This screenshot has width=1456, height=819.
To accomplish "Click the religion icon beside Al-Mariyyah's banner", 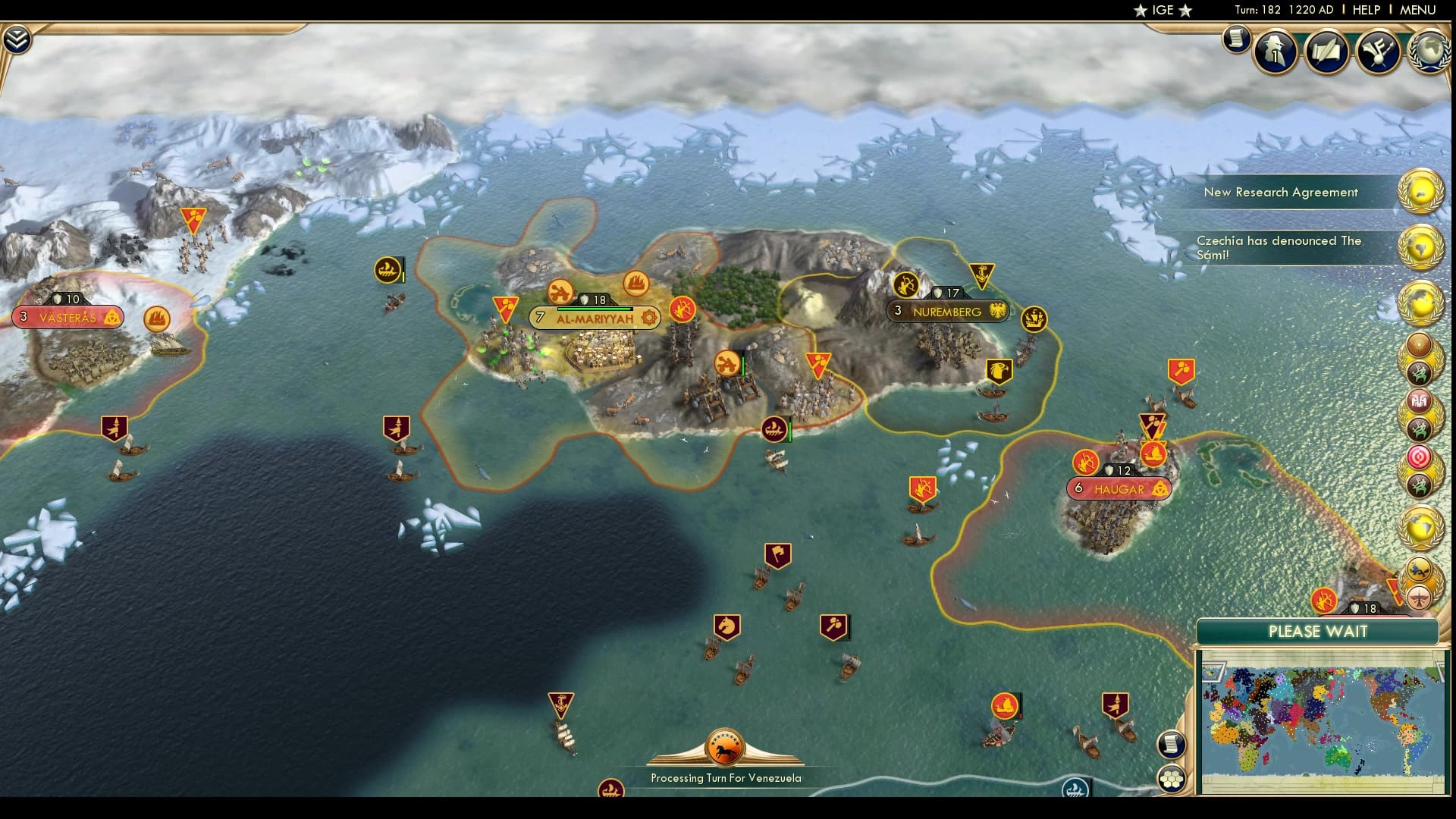I will click(x=649, y=318).
